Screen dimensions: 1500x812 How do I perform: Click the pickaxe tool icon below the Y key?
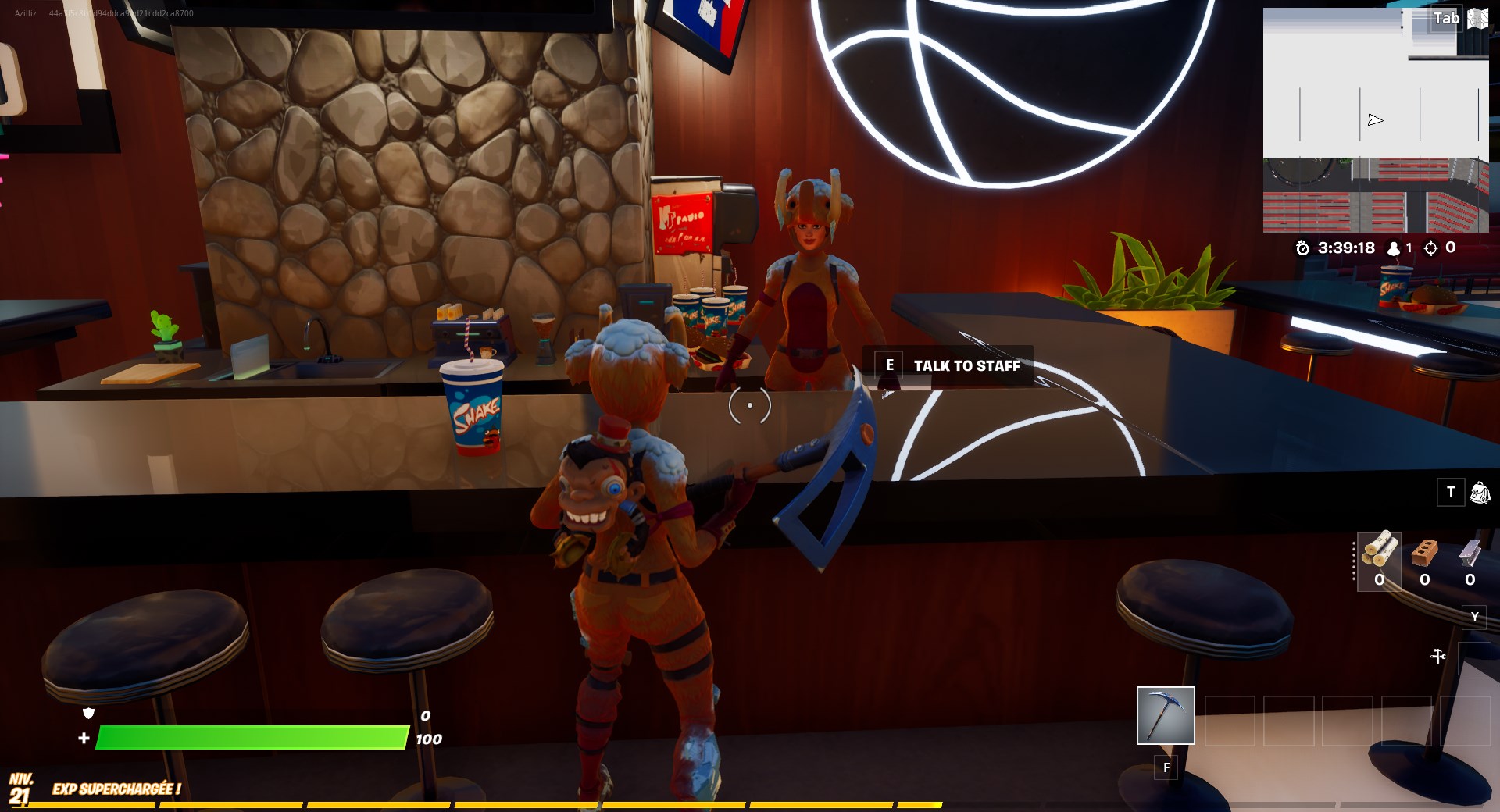[1437, 656]
